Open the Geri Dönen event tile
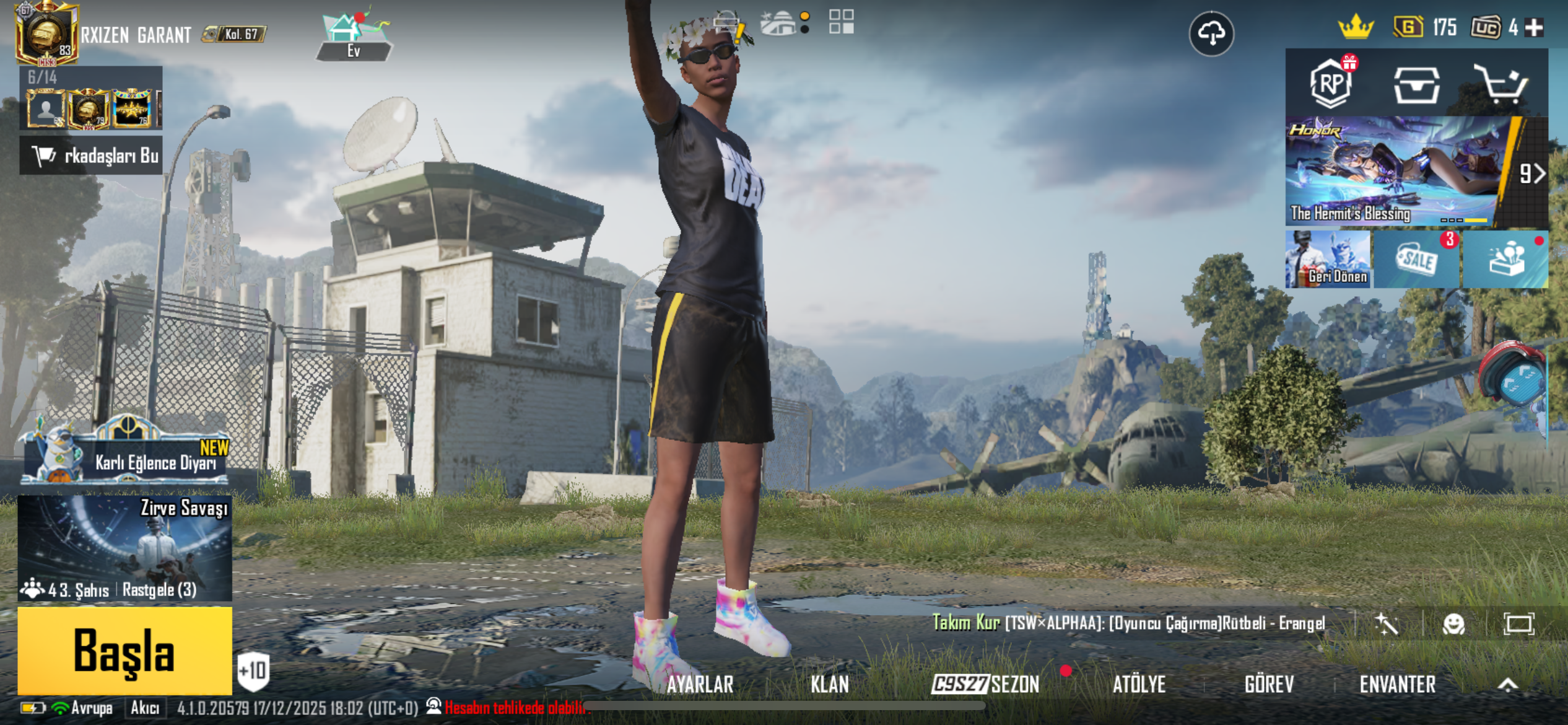Image resolution: width=1568 pixels, height=725 pixels. pyautogui.click(x=1329, y=260)
